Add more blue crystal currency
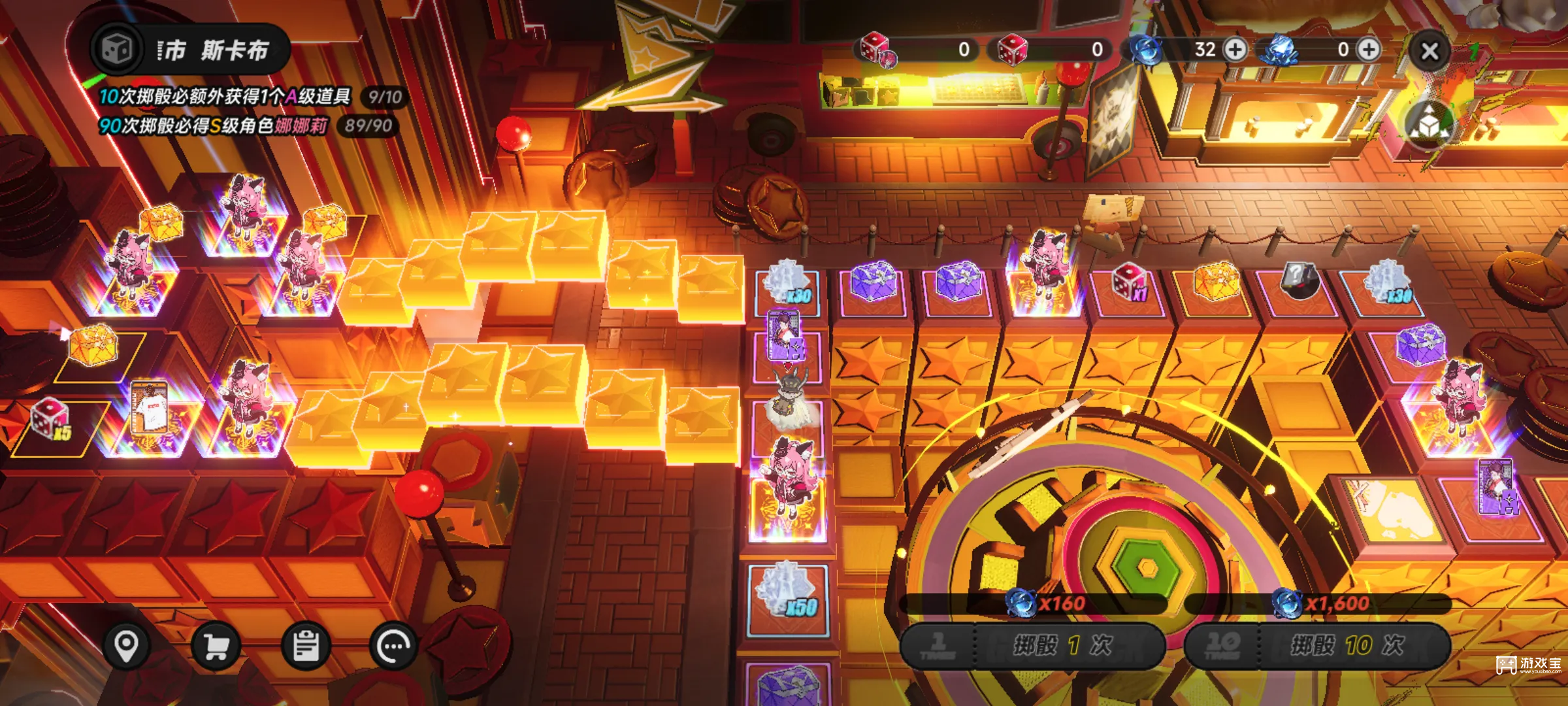Screen dimensions: 1568x706 (x=1369, y=50)
